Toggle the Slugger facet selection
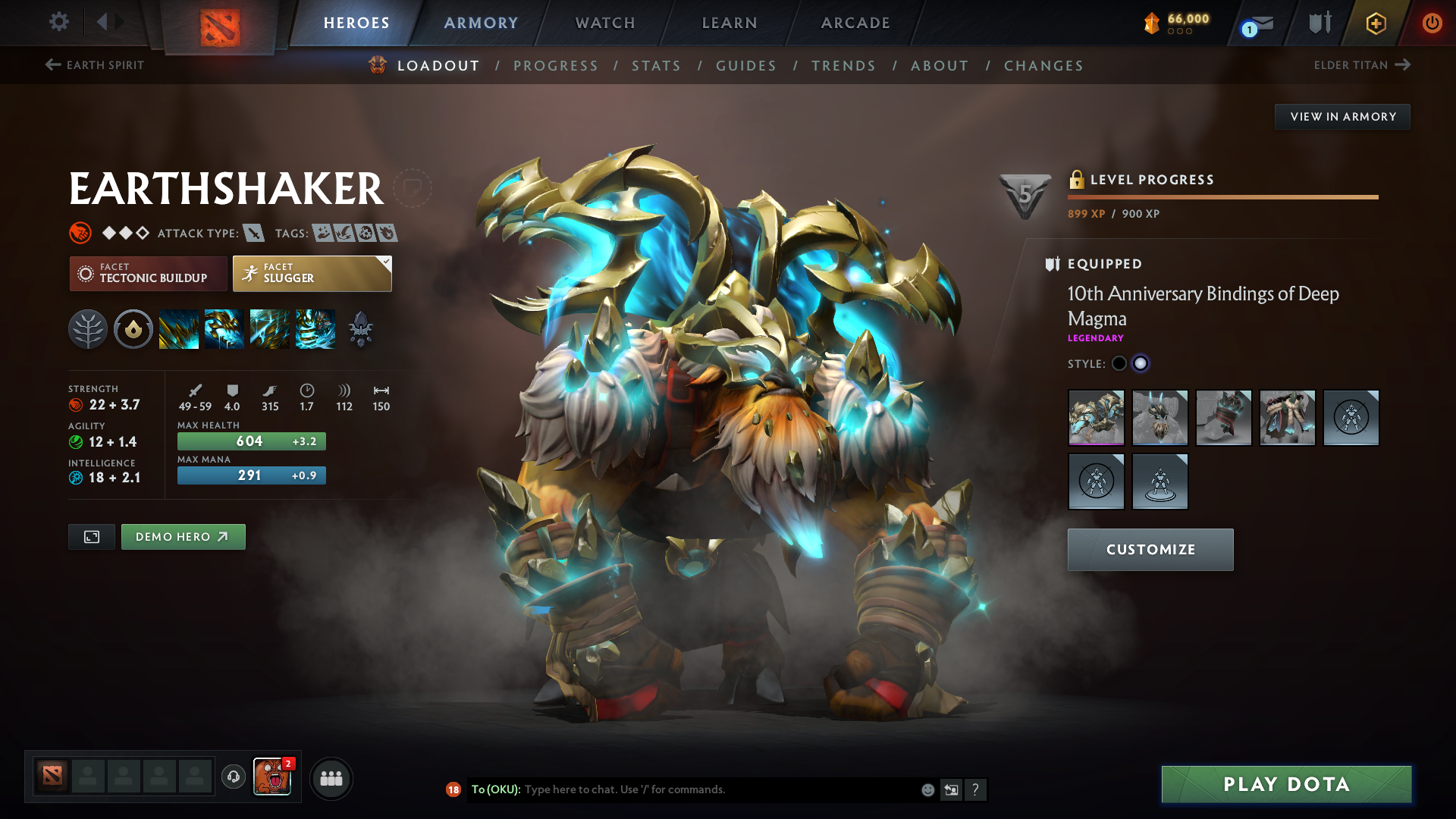 (311, 273)
